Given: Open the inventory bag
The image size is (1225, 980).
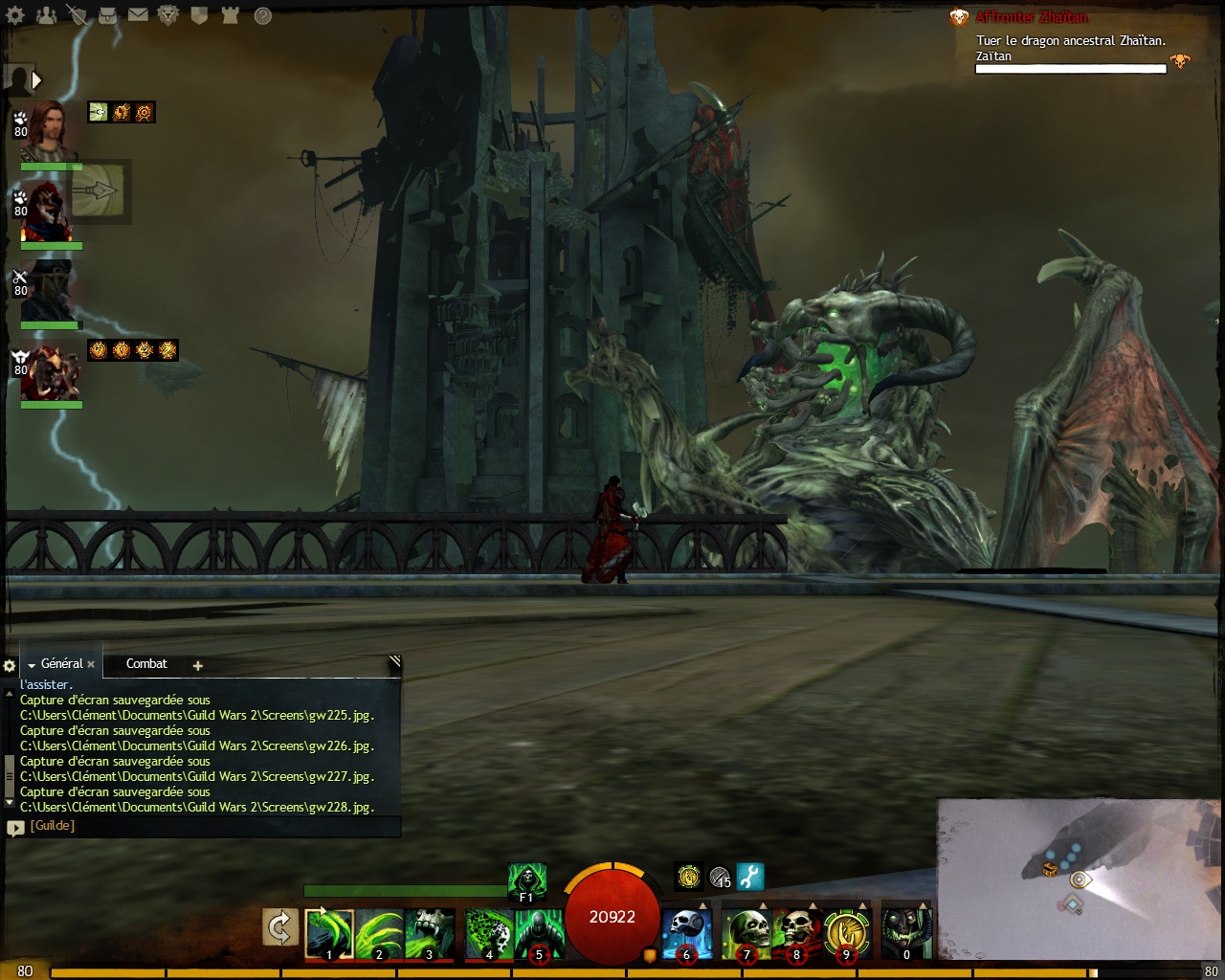Looking at the screenshot, I should click(107, 14).
